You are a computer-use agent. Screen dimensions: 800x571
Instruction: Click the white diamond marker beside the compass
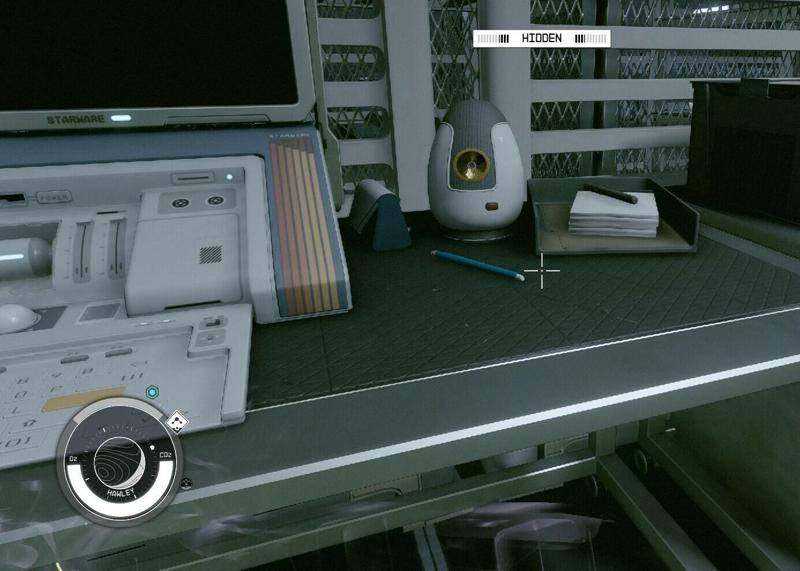click(x=177, y=421)
